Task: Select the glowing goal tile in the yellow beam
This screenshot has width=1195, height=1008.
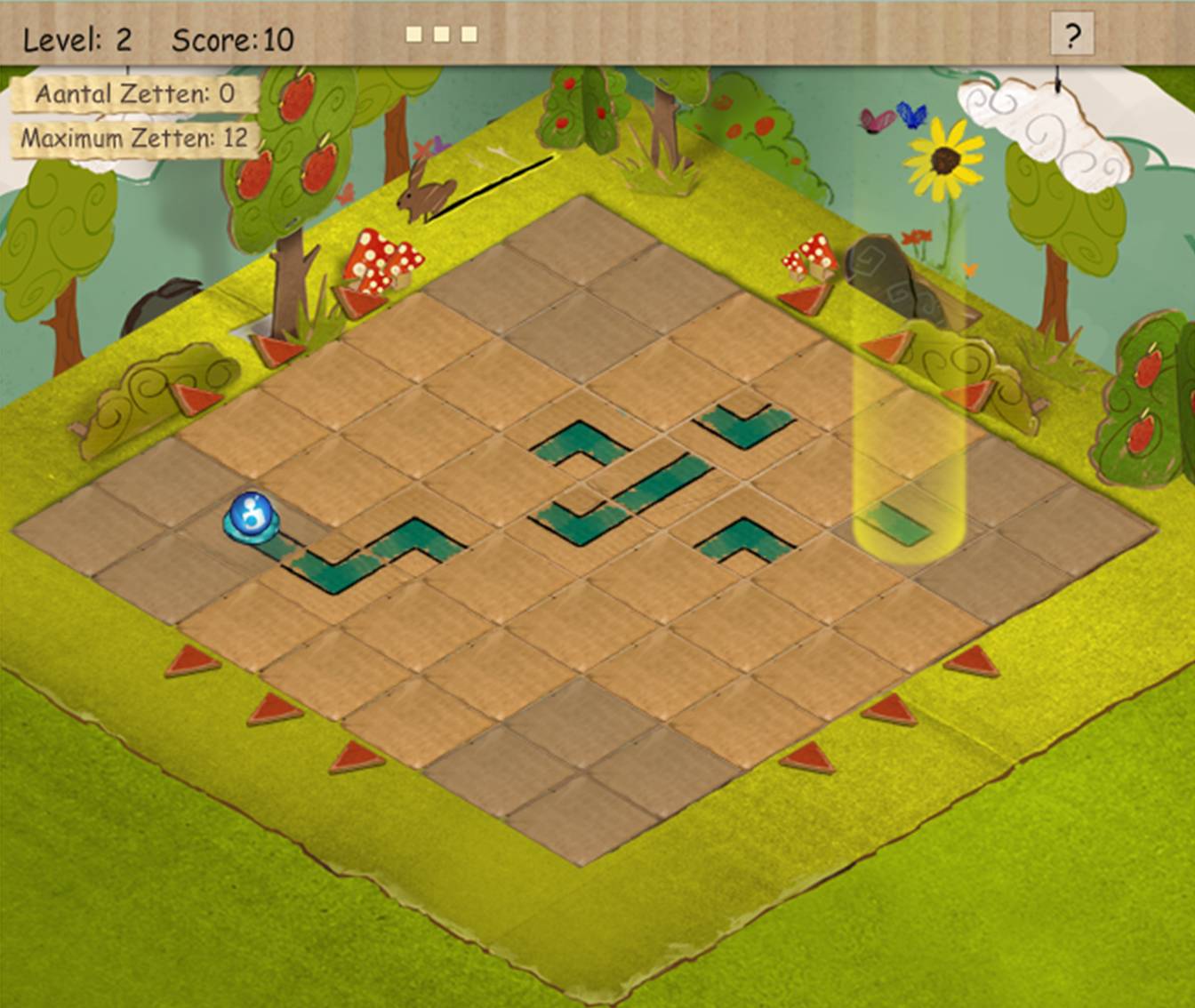Action: [898, 524]
